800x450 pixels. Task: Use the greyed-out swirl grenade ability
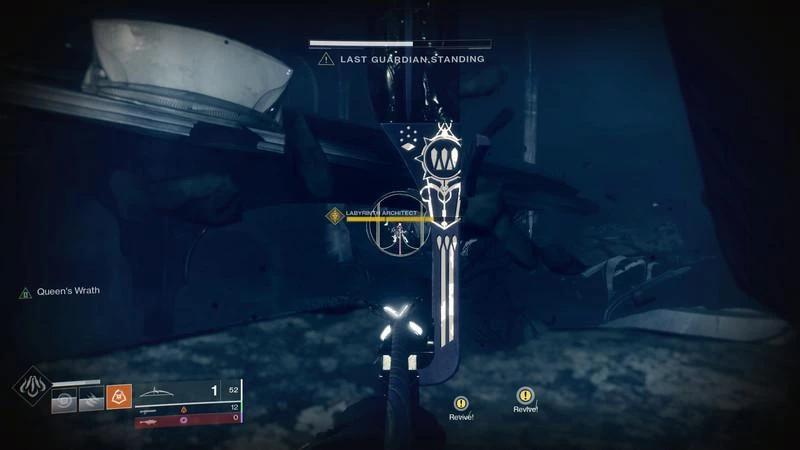(64, 398)
